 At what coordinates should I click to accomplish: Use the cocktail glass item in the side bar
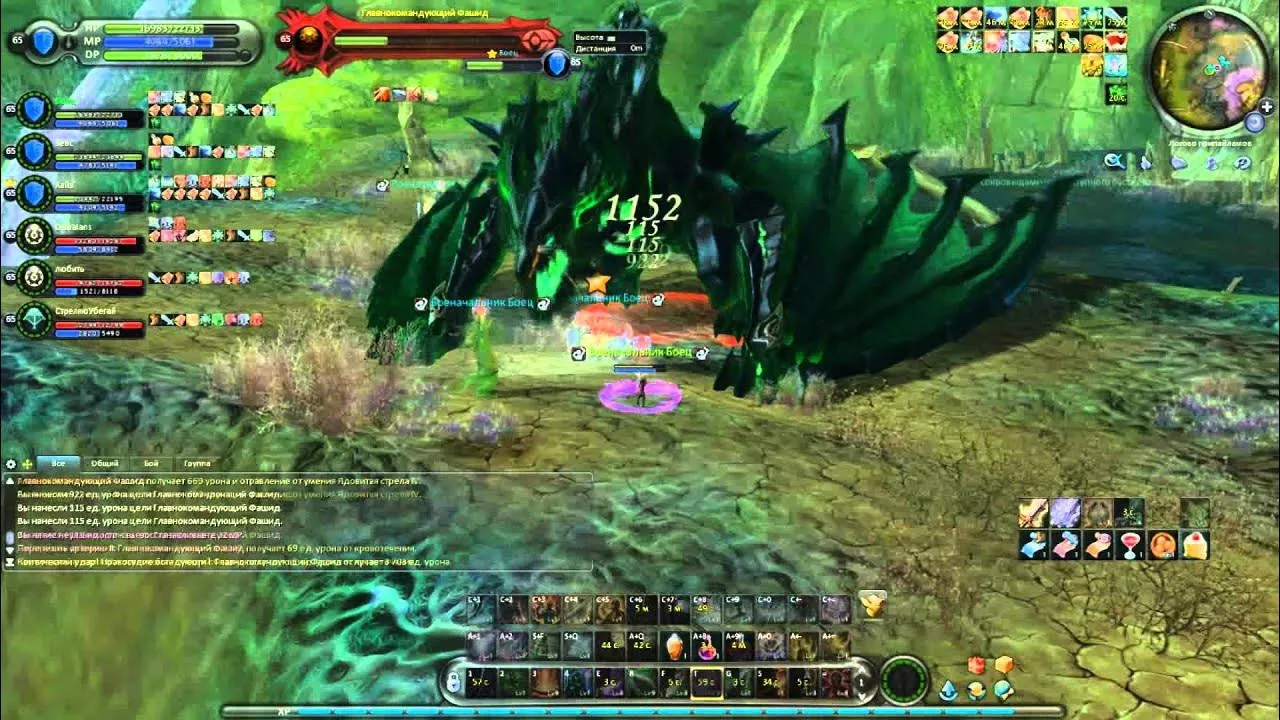pyautogui.click(x=1130, y=544)
